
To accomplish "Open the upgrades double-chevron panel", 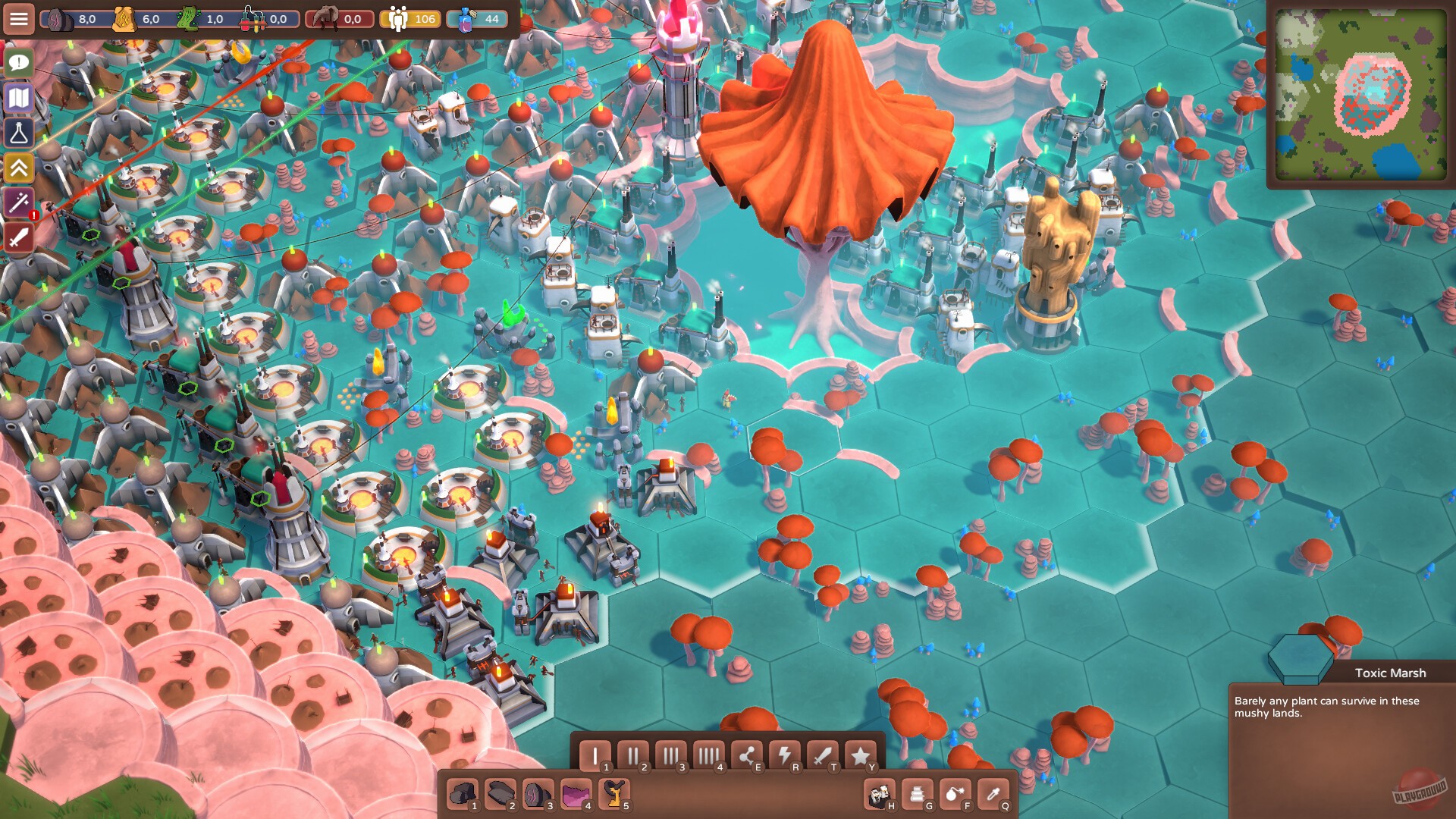I will 19,168.
